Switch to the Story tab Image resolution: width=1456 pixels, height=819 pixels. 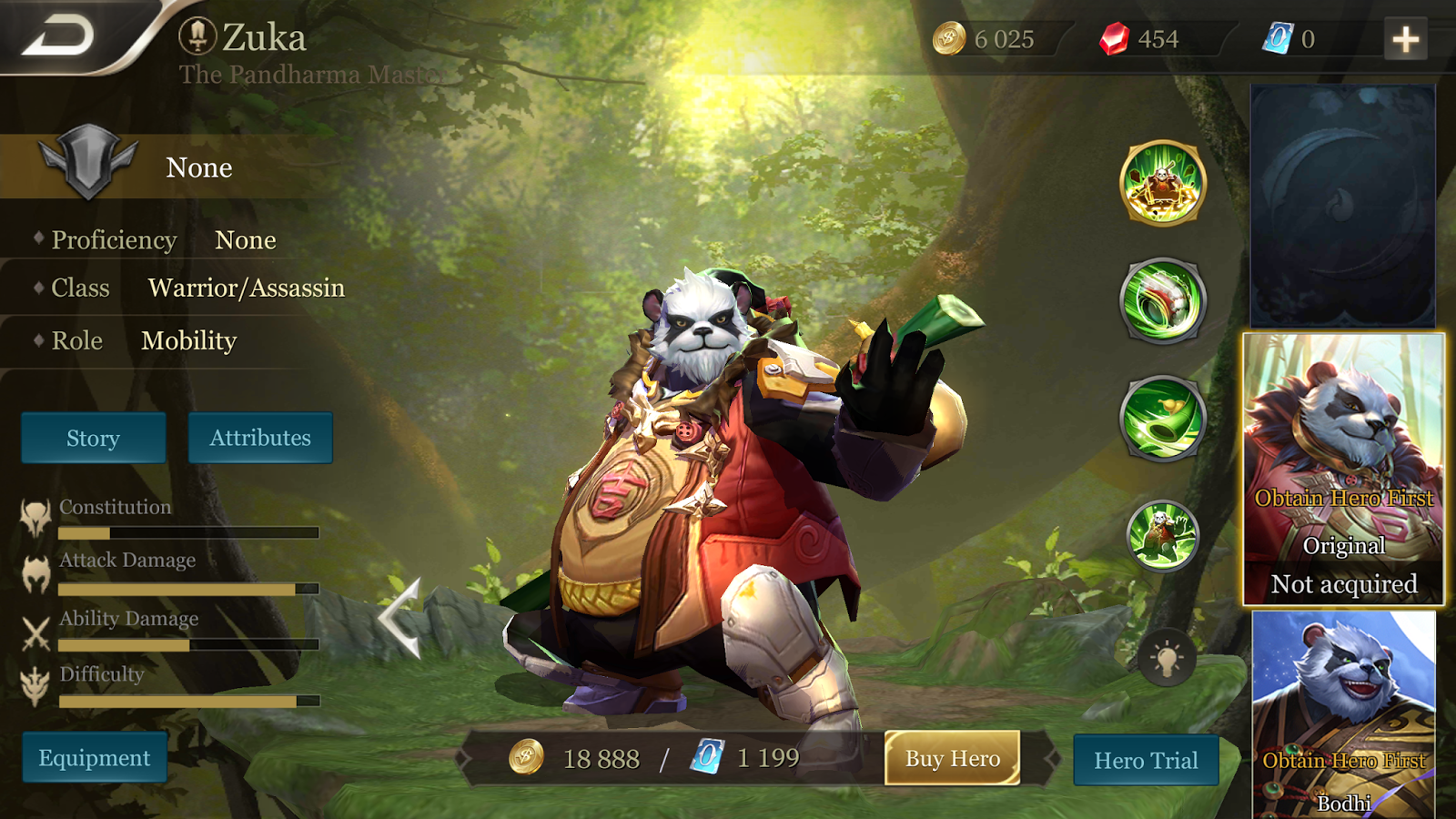click(x=92, y=438)
